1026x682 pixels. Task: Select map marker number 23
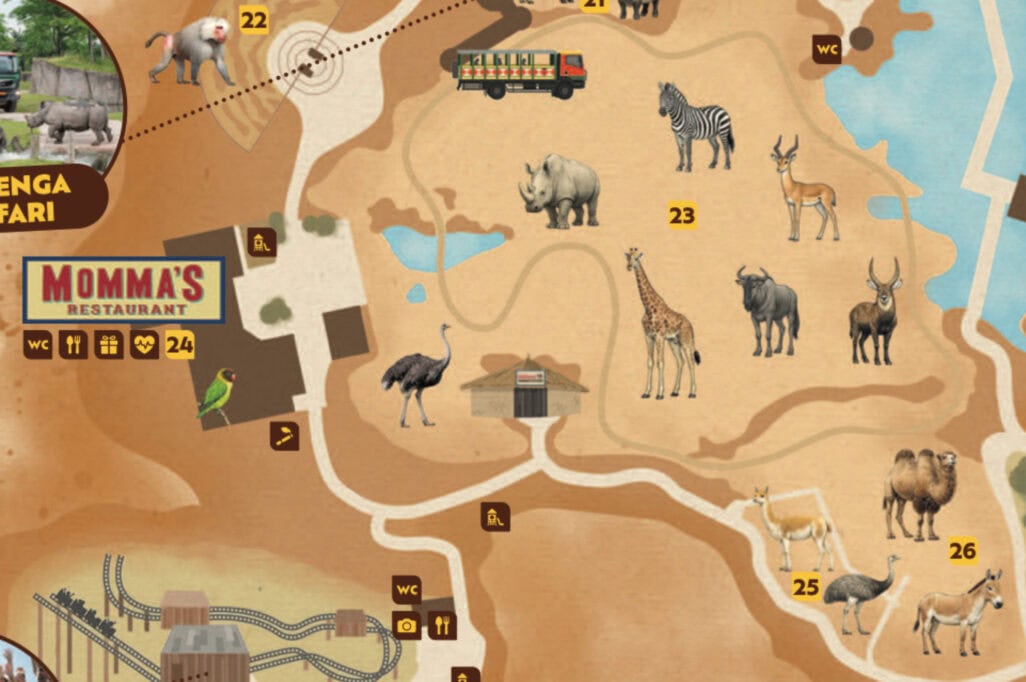(x=683, y=215)
